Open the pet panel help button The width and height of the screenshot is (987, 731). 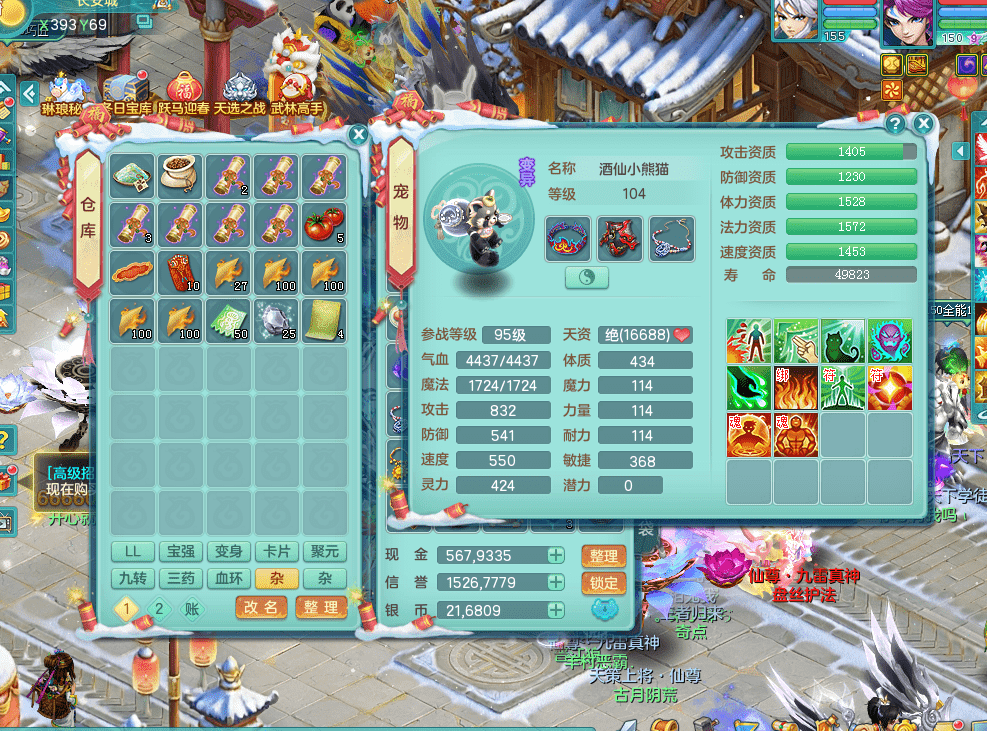895,124
